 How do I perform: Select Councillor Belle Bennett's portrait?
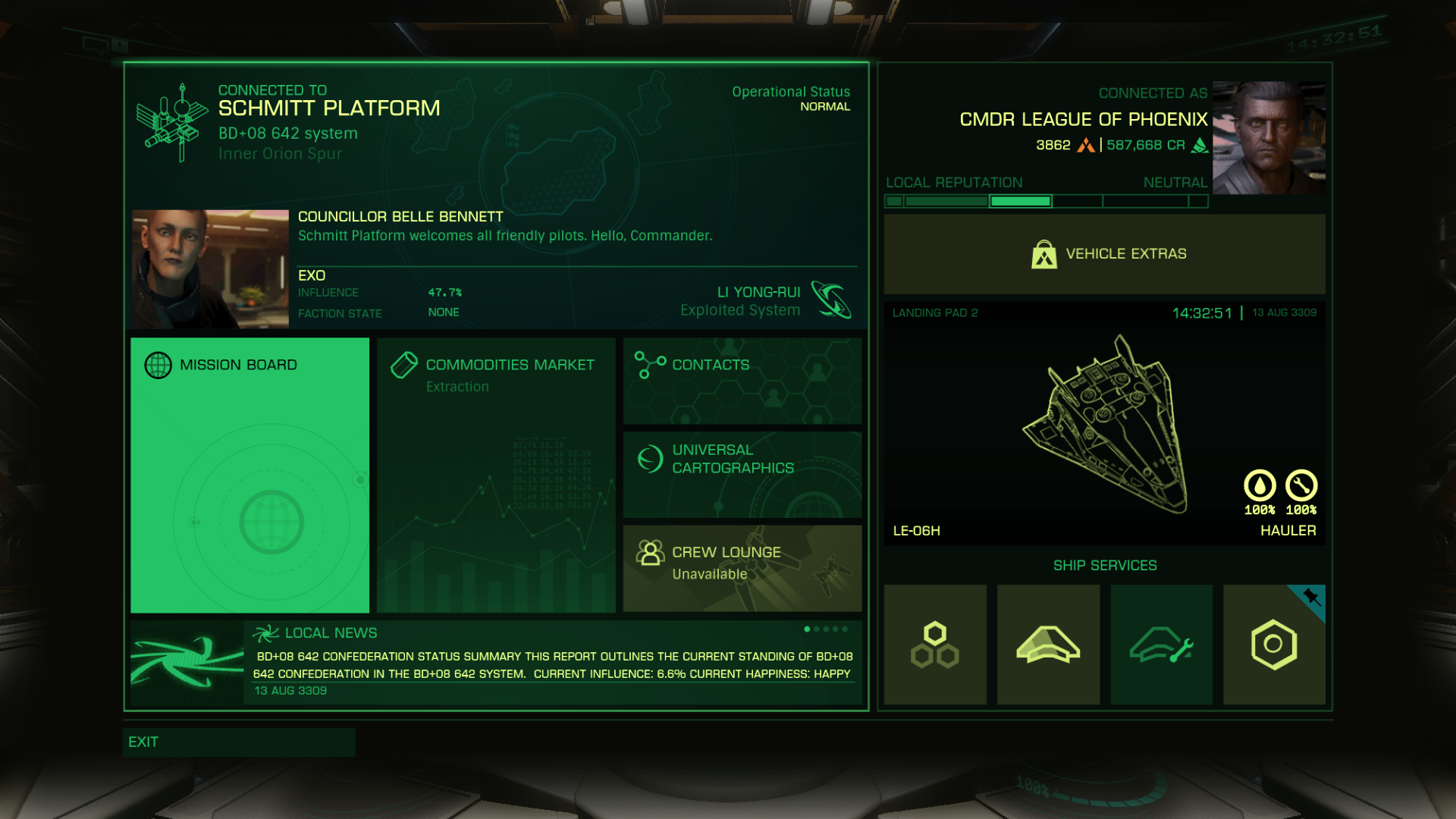[x=210, y=268]
